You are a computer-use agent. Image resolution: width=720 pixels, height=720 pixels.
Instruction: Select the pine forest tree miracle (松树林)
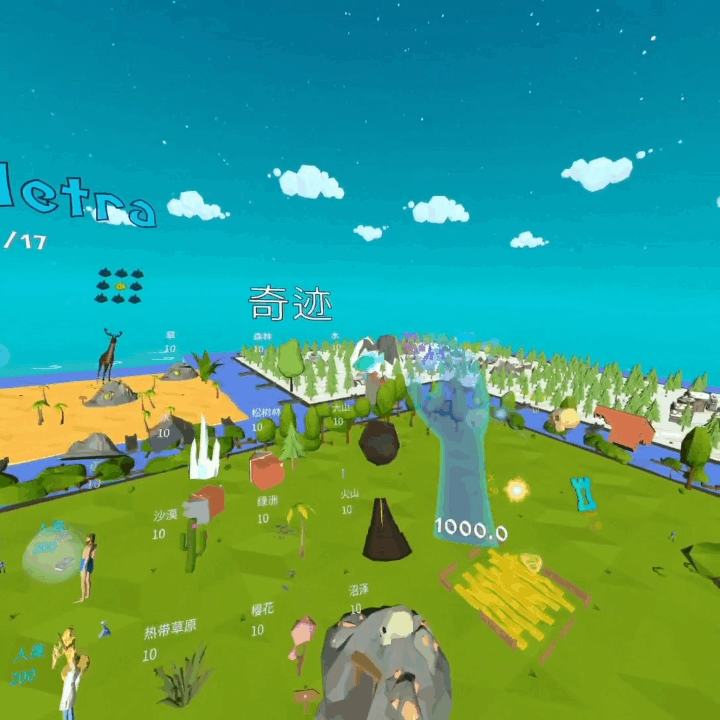291,443
